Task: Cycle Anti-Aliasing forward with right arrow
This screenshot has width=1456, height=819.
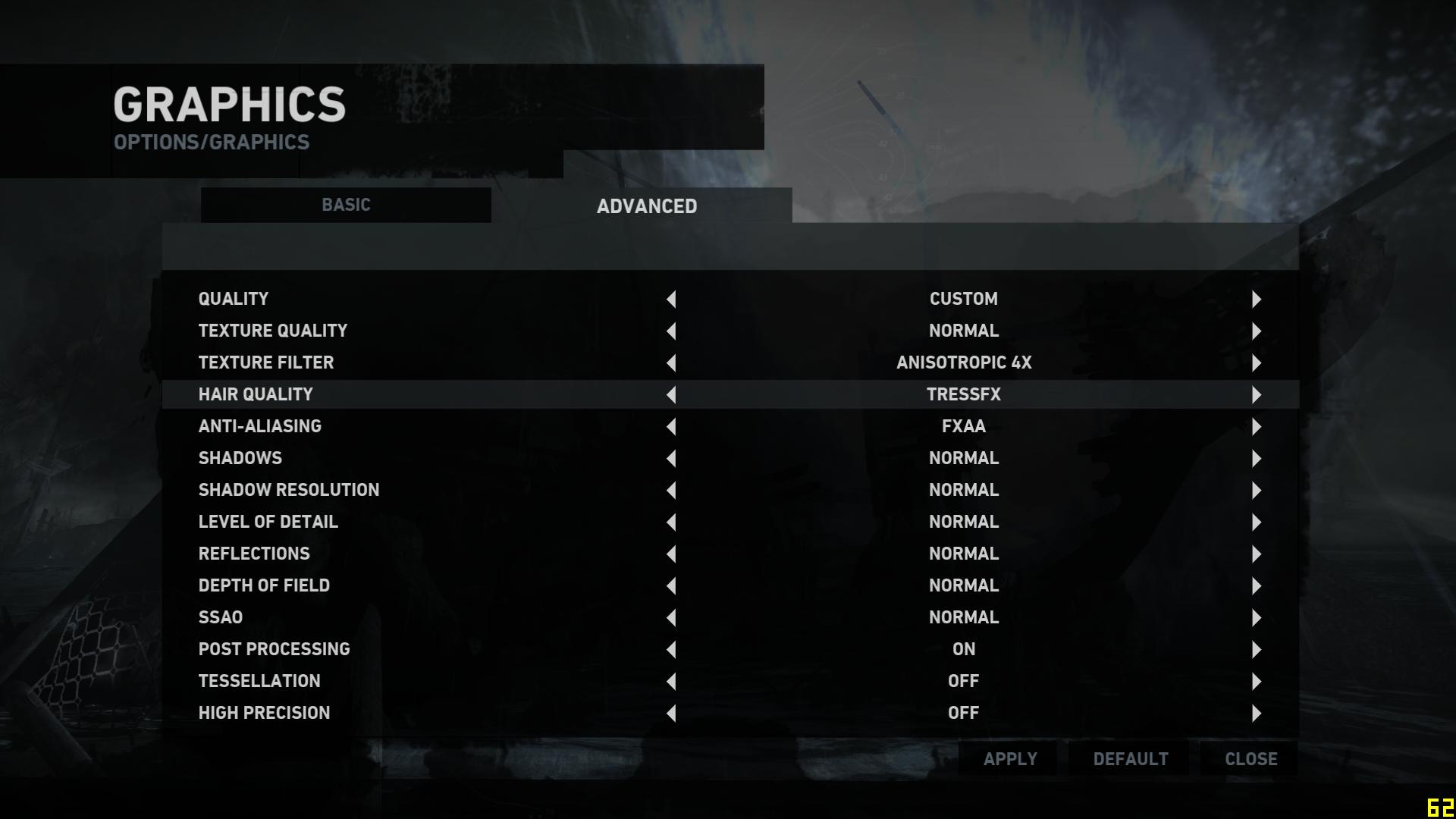Action: coord(1257,427)
